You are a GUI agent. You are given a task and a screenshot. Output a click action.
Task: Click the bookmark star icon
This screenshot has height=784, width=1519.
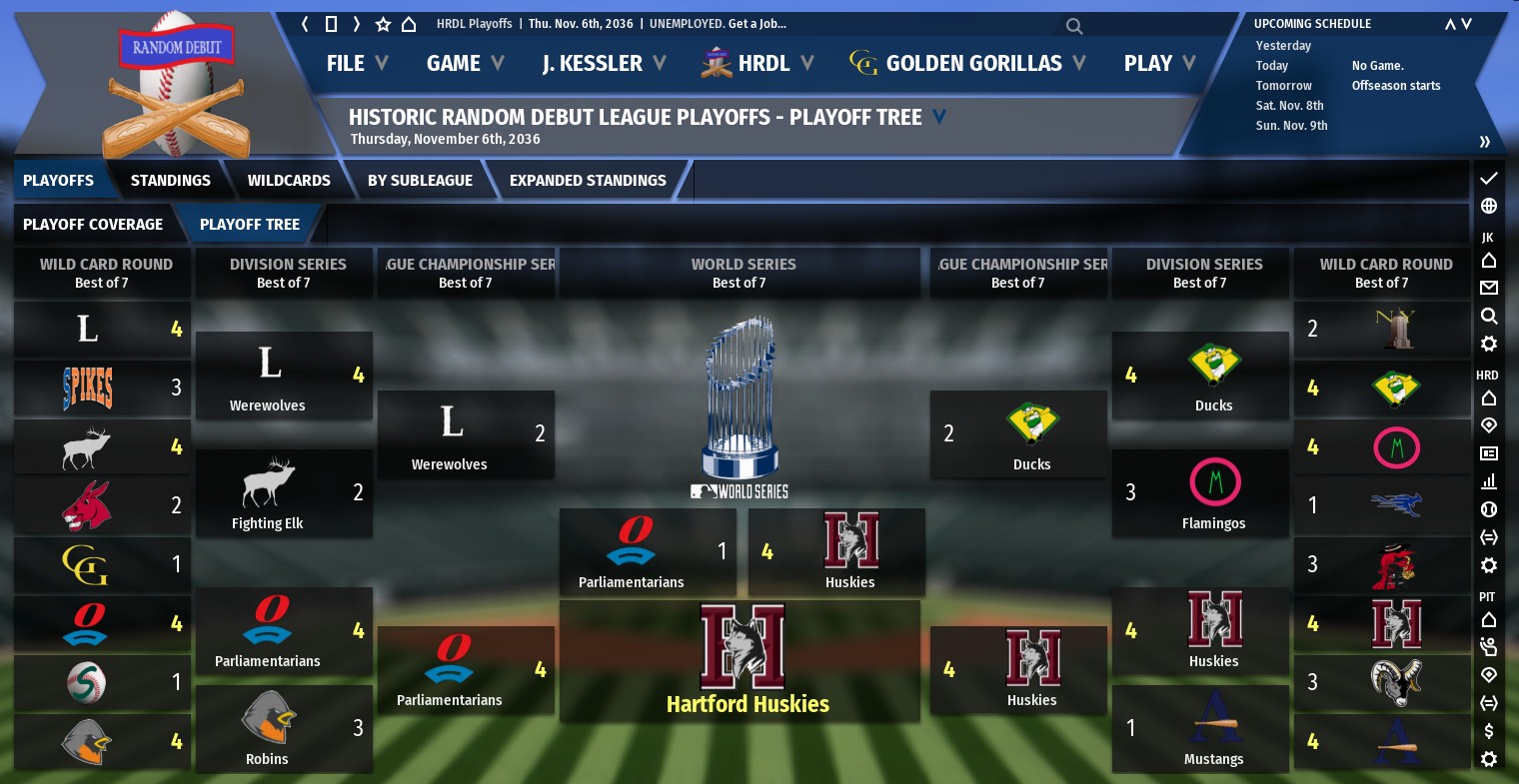(x=383, y=24)
